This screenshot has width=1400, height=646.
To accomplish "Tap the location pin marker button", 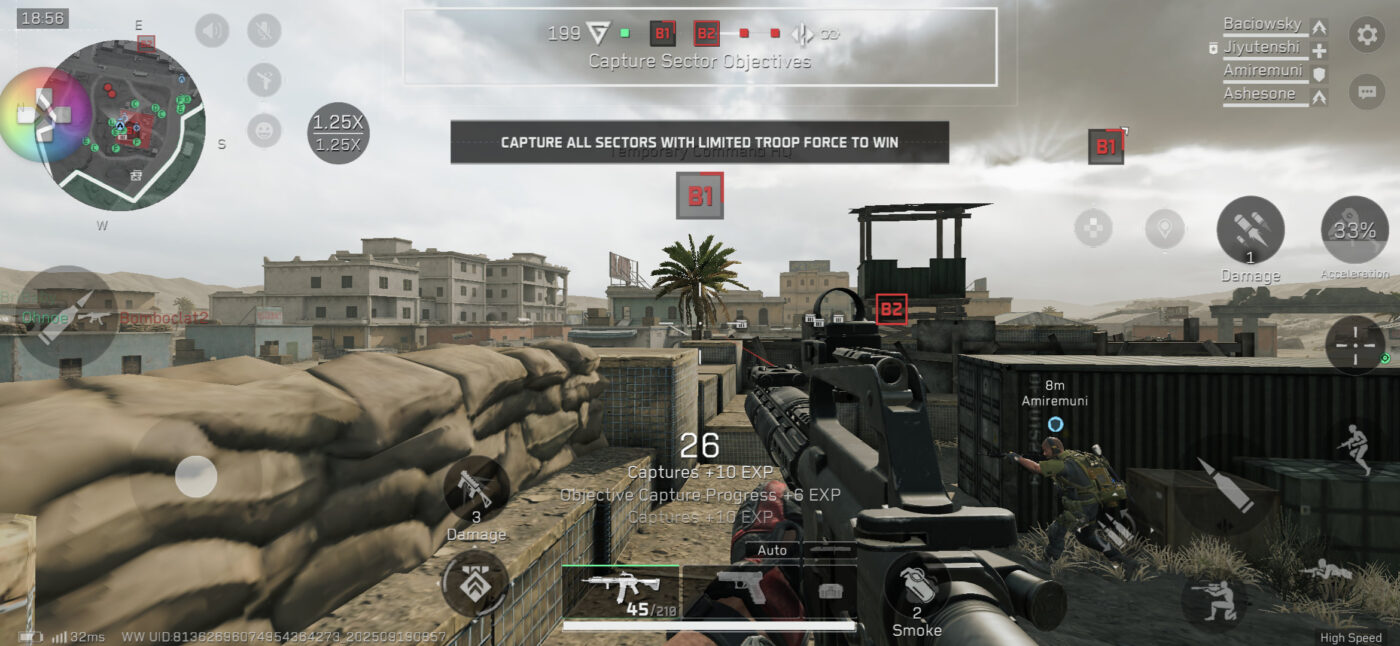I will (x=1164, y=228).
